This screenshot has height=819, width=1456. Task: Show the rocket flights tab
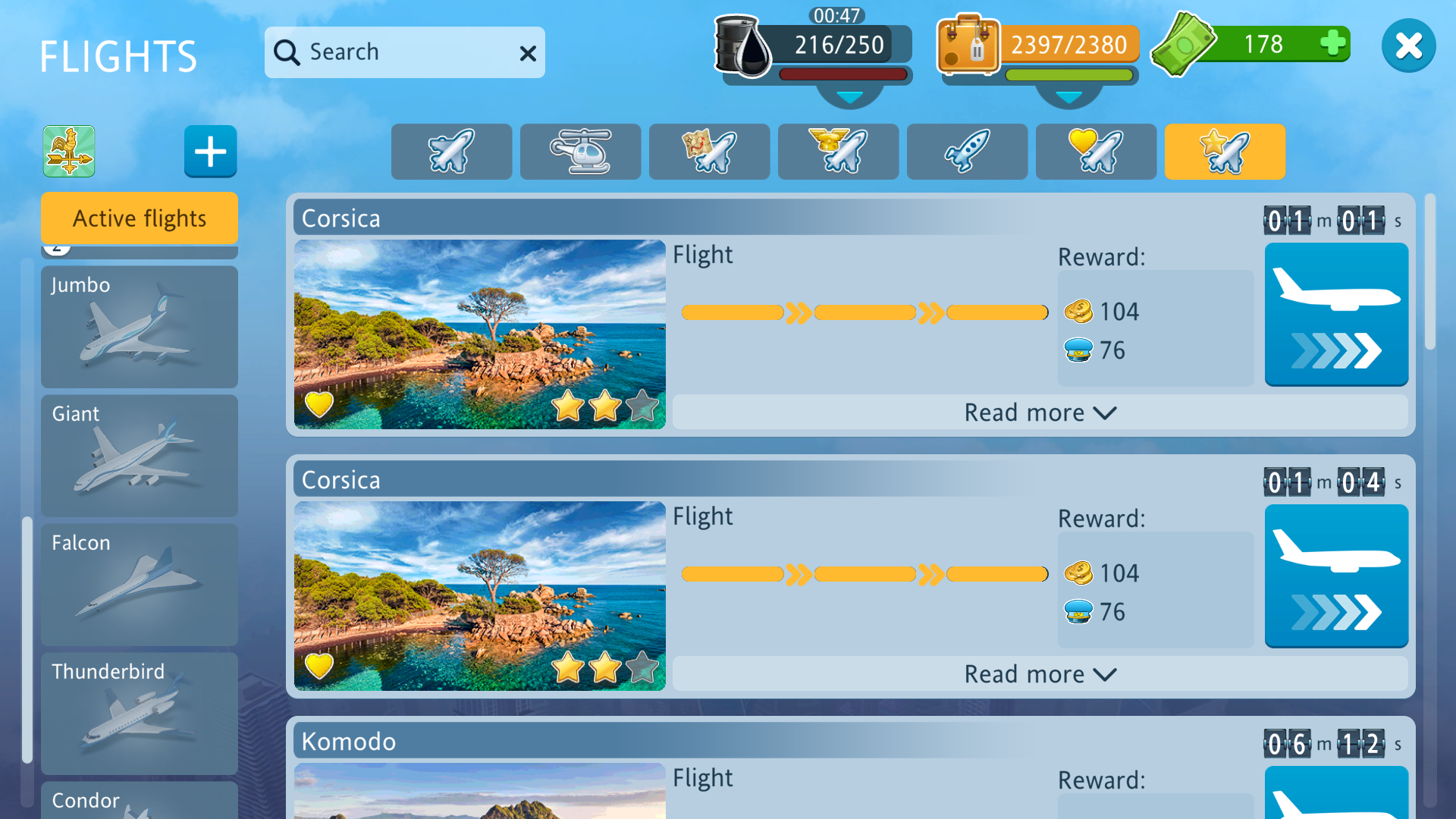(x=967, y=152)
